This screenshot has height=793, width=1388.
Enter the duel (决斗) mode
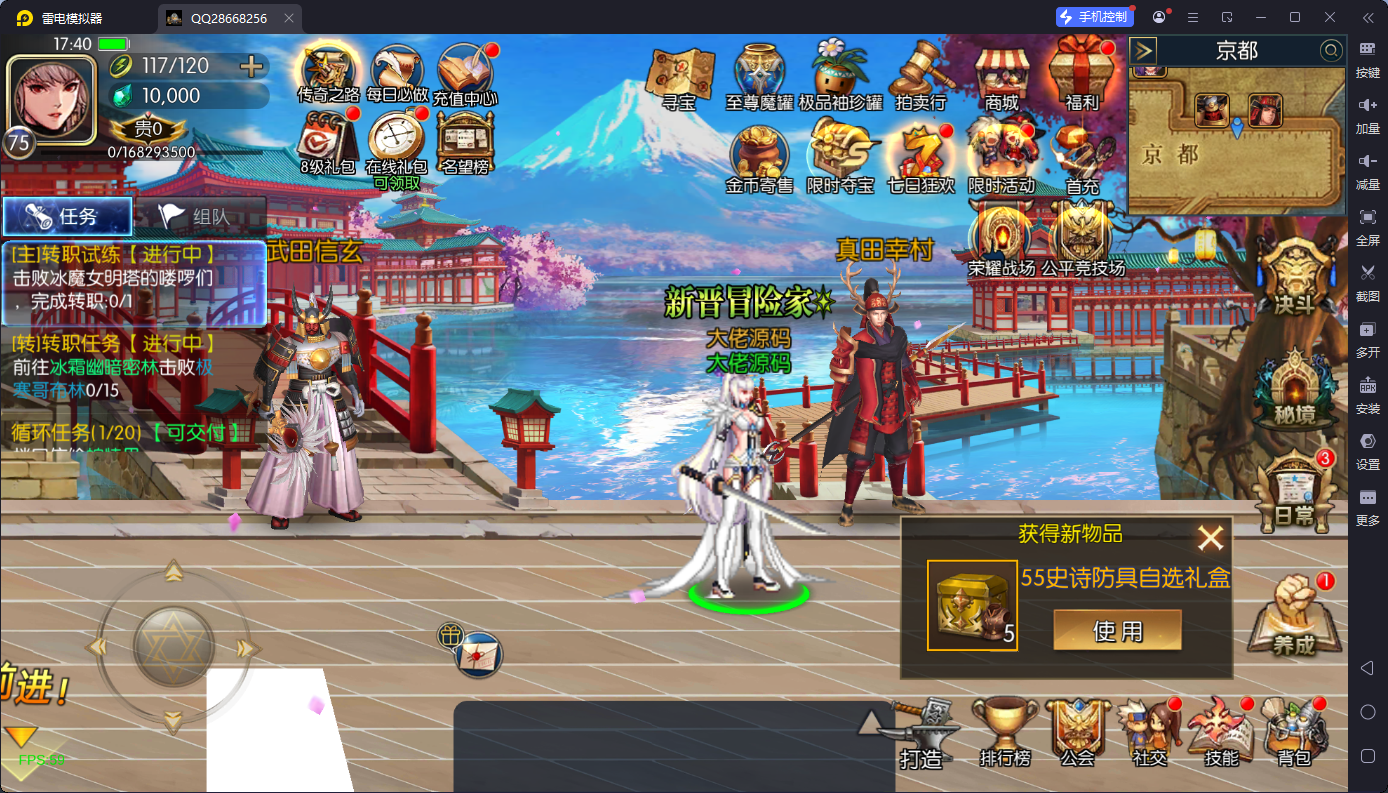[x=1294, y=278]
